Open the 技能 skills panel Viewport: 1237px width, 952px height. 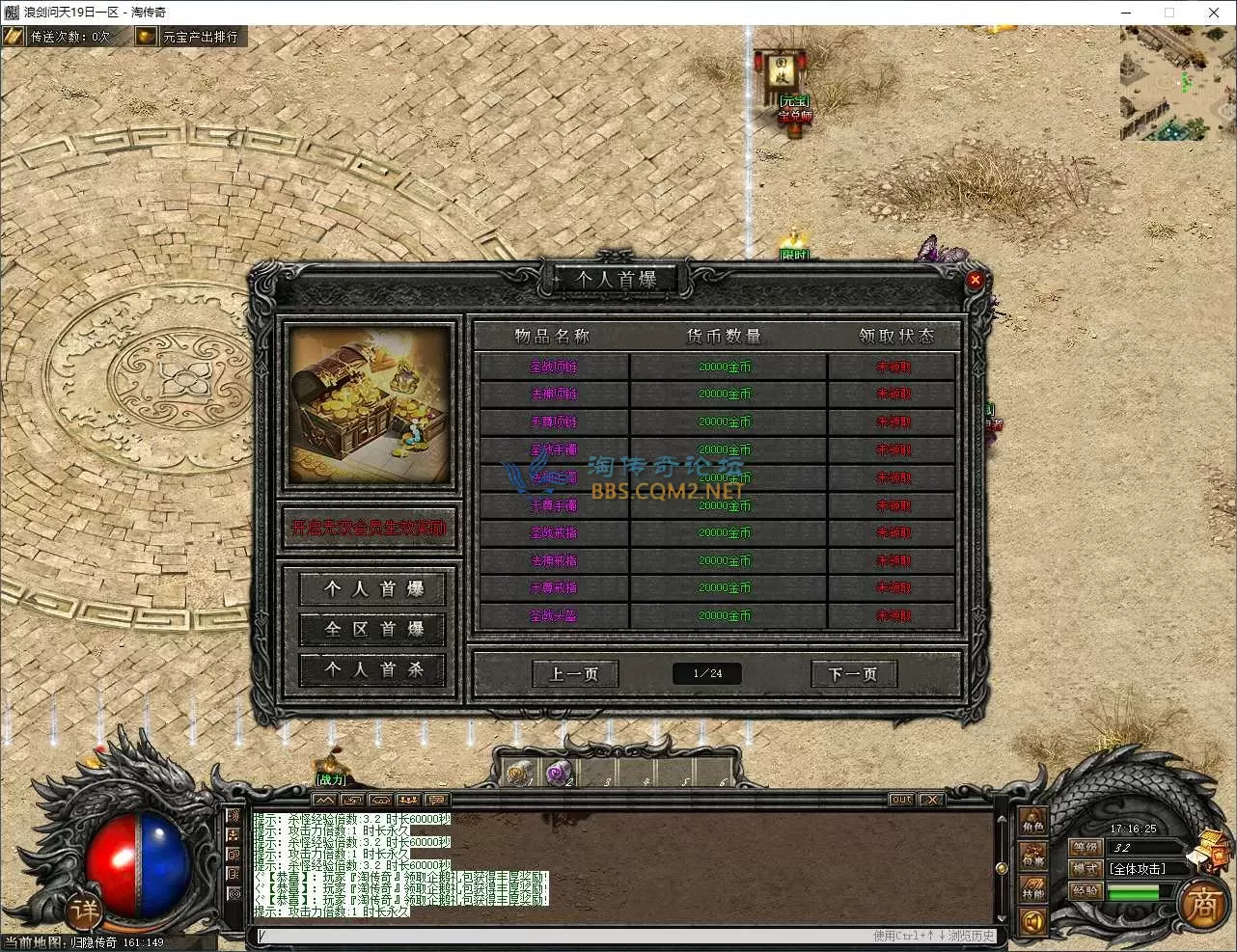pyautogui.click(x=1032, y=889)
